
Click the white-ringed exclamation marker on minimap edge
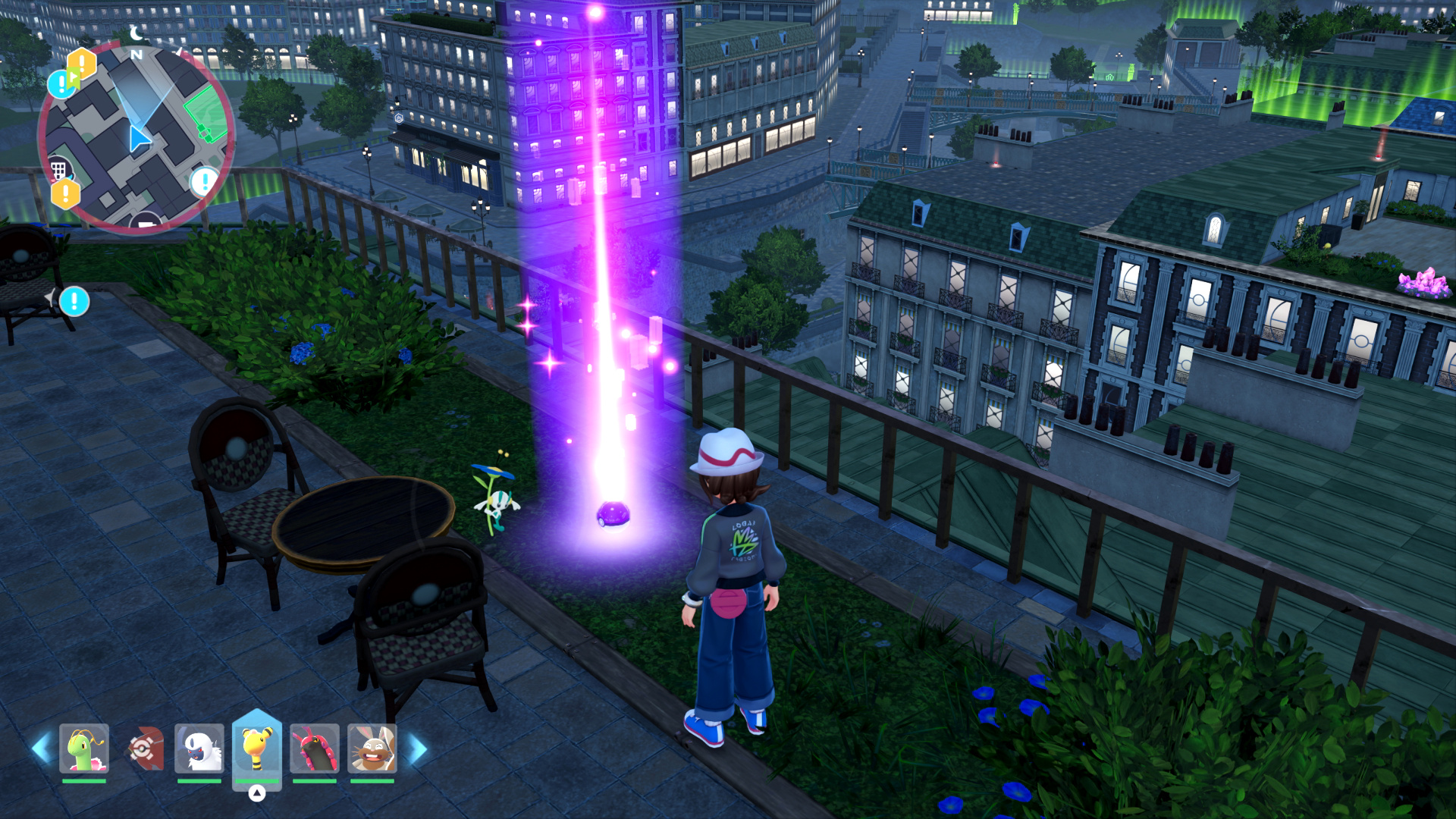(x=204, y=182)
